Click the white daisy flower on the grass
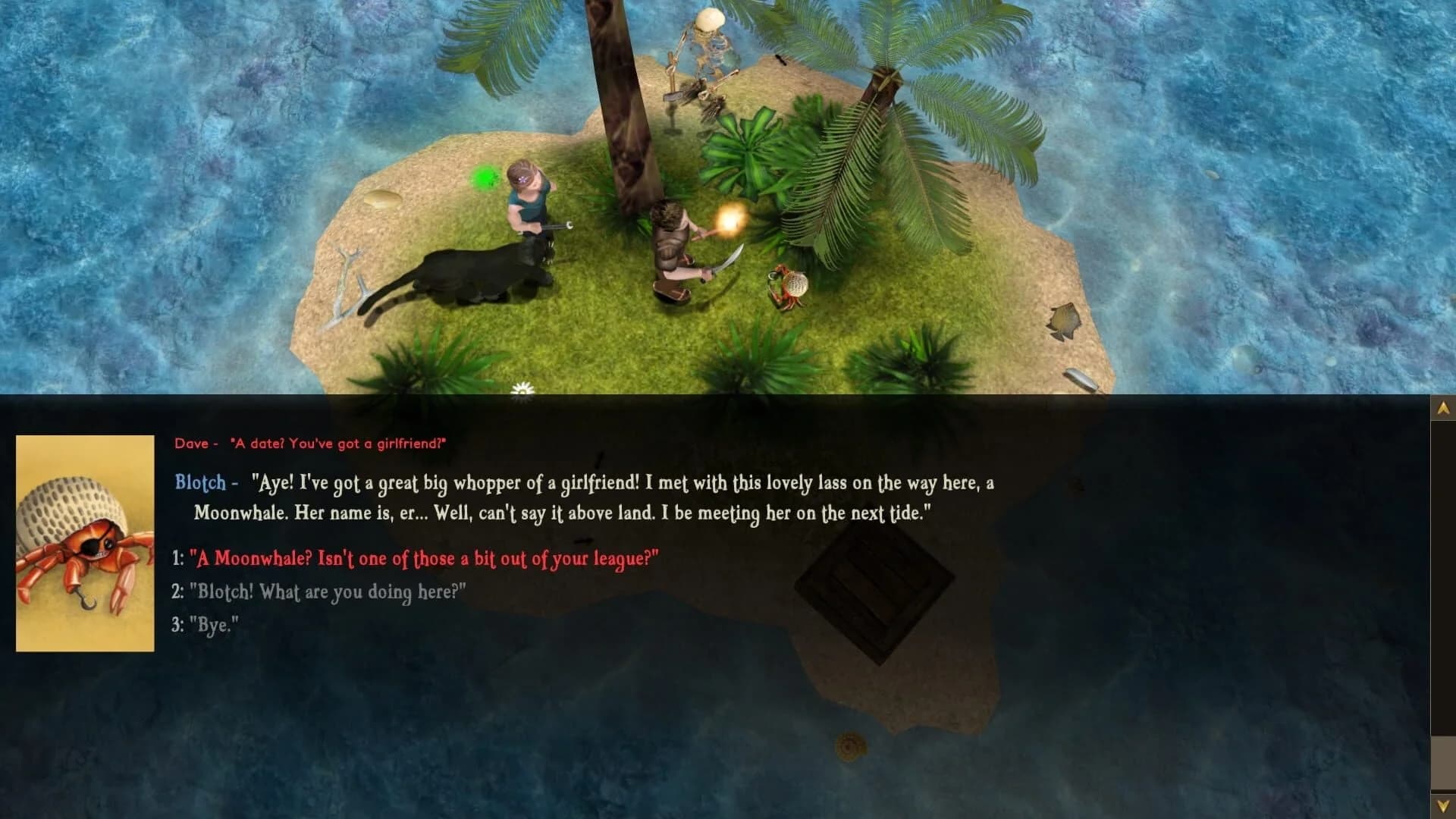 click(x=522, y=389)
